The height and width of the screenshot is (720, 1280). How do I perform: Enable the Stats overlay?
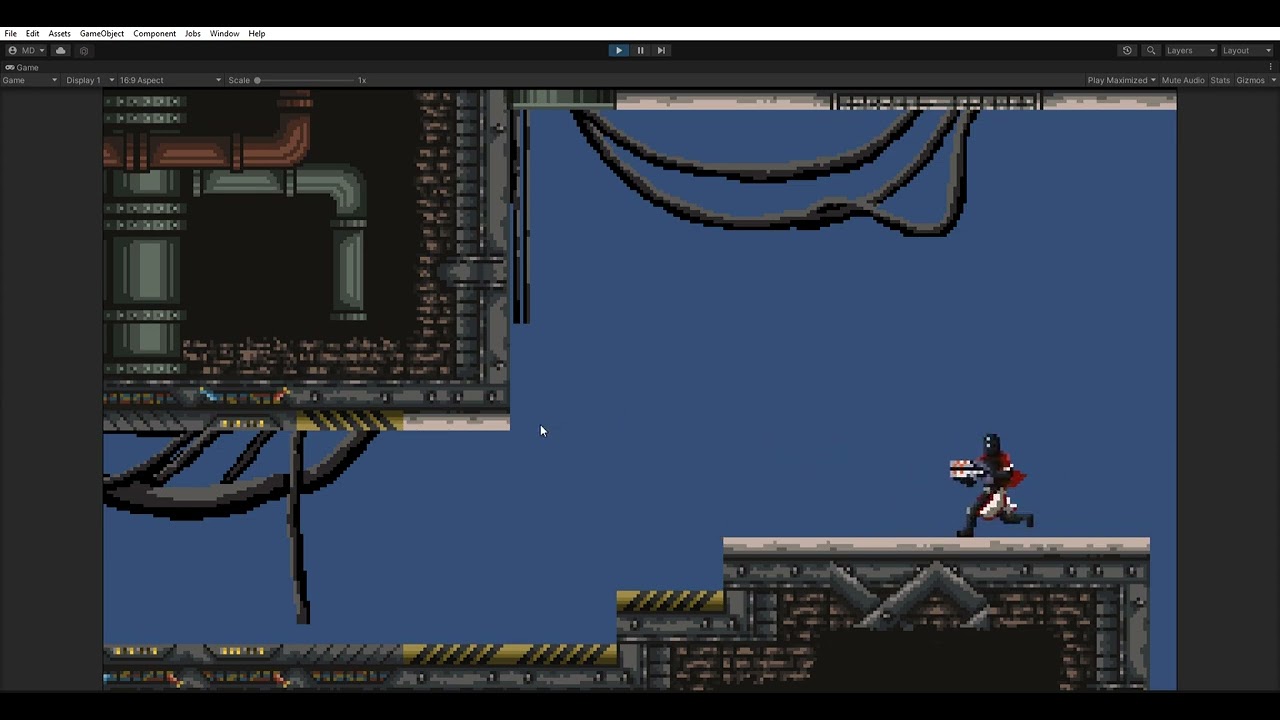click(x=1219, y=80)
